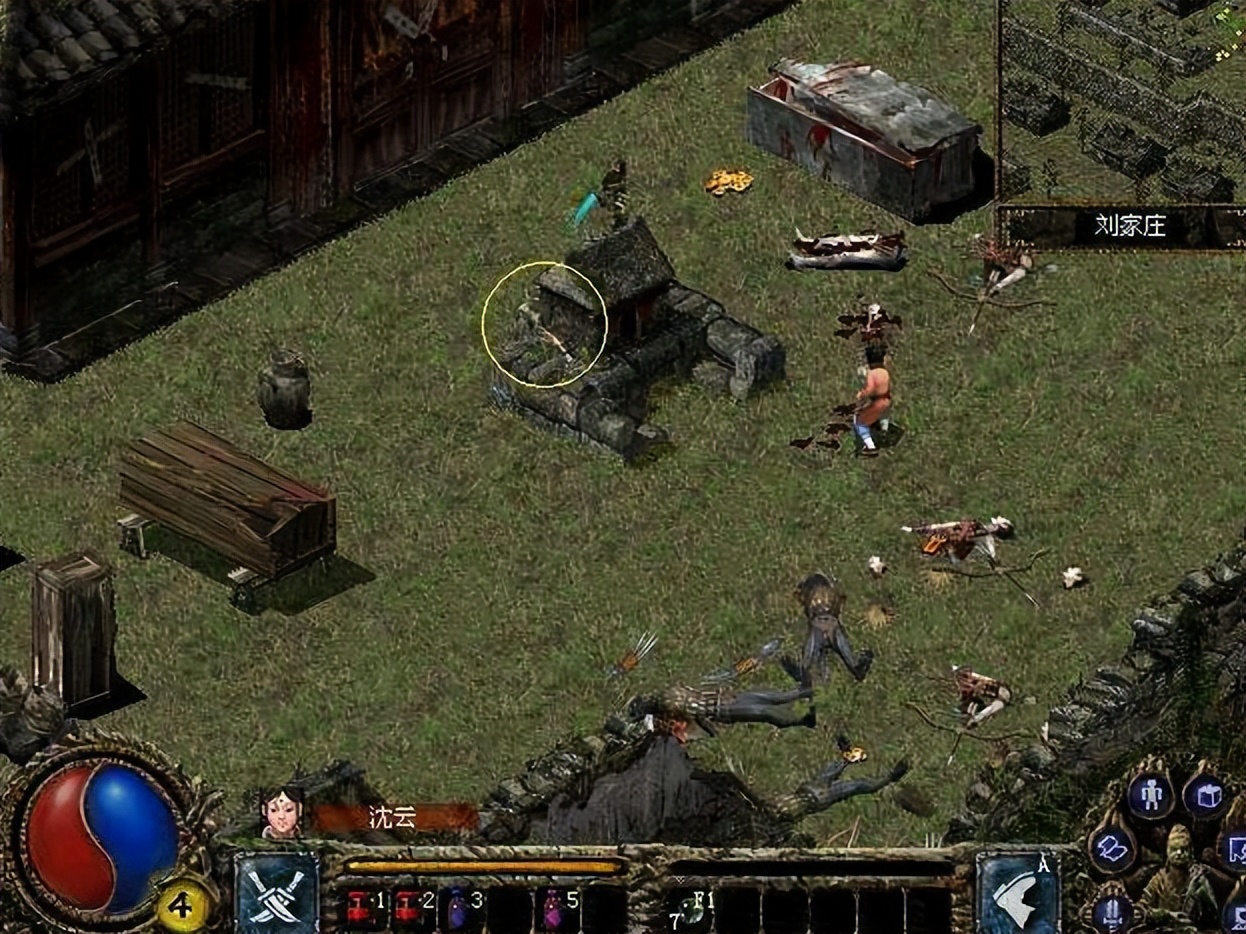Image resolution: width=1246 pixels, height=934 pixels.
Task: Open the character figure menu button
Action: [1151, 795]
